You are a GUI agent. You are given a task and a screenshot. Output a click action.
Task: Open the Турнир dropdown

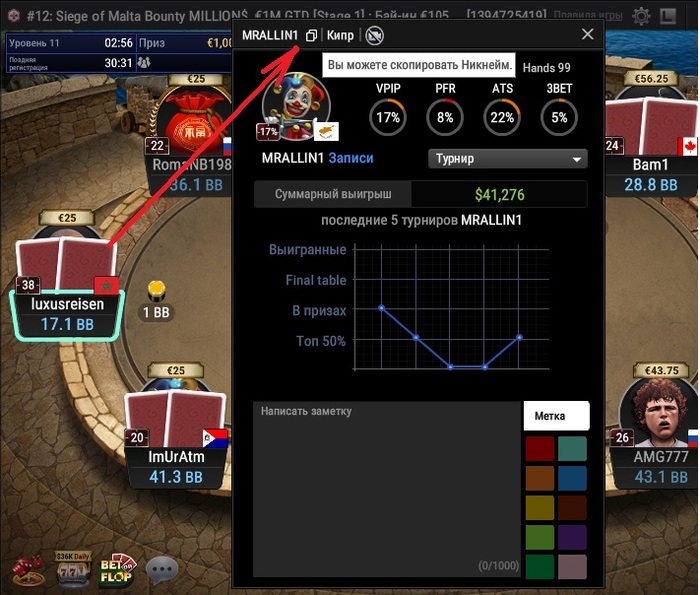508,159
